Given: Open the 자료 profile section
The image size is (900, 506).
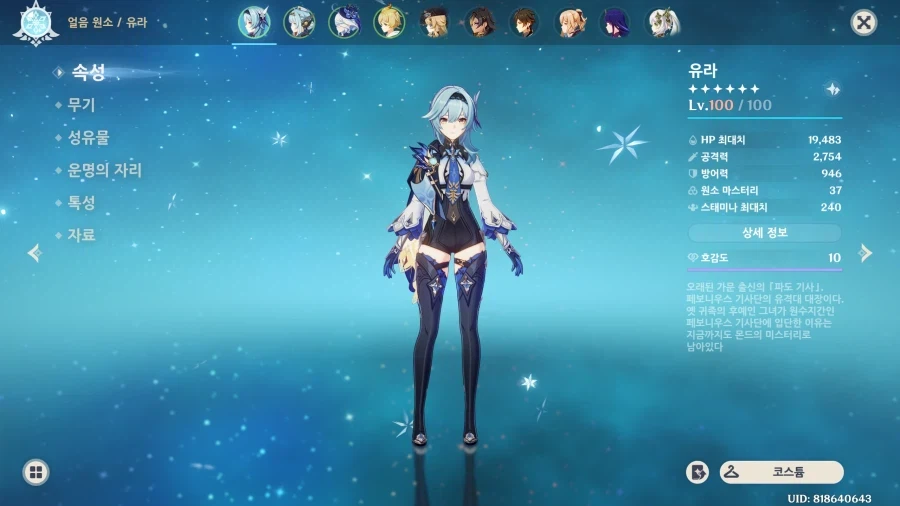Looking at the screenshot, I should (x=80, y=235).
